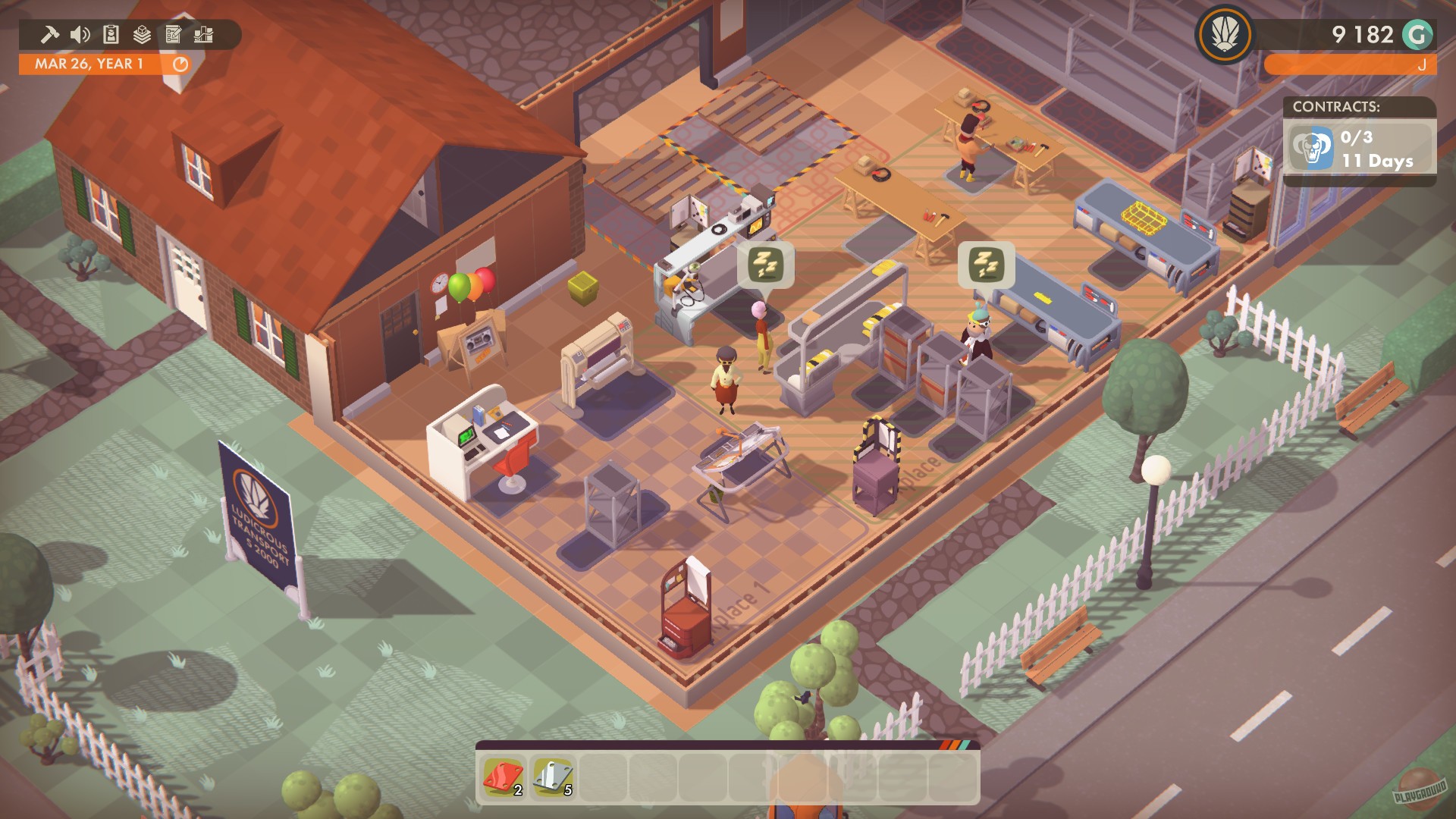This screenshot has width=1456, height=819.
Task: Select the hammer build tool
Action: 50,34
